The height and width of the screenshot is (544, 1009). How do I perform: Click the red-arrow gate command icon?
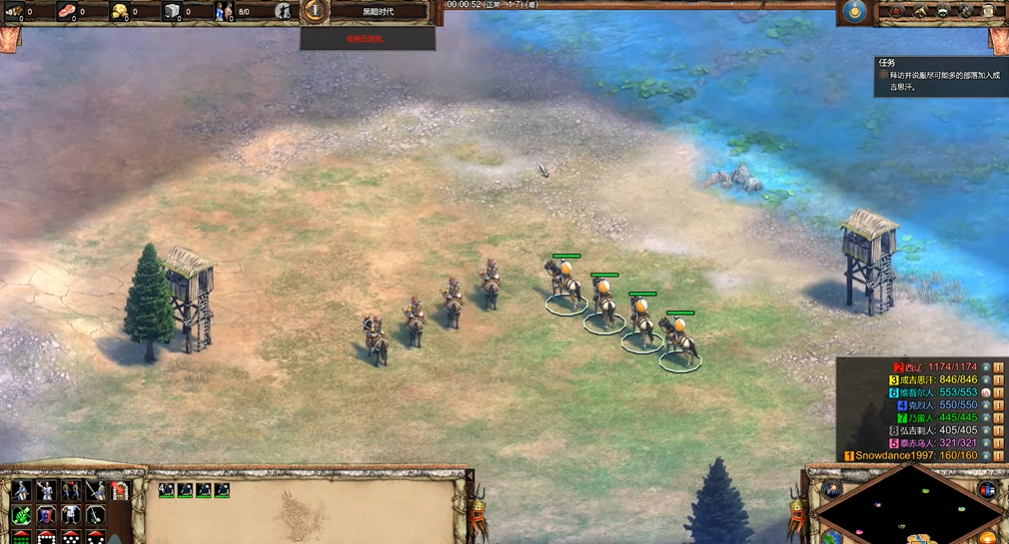pos(120,490)
